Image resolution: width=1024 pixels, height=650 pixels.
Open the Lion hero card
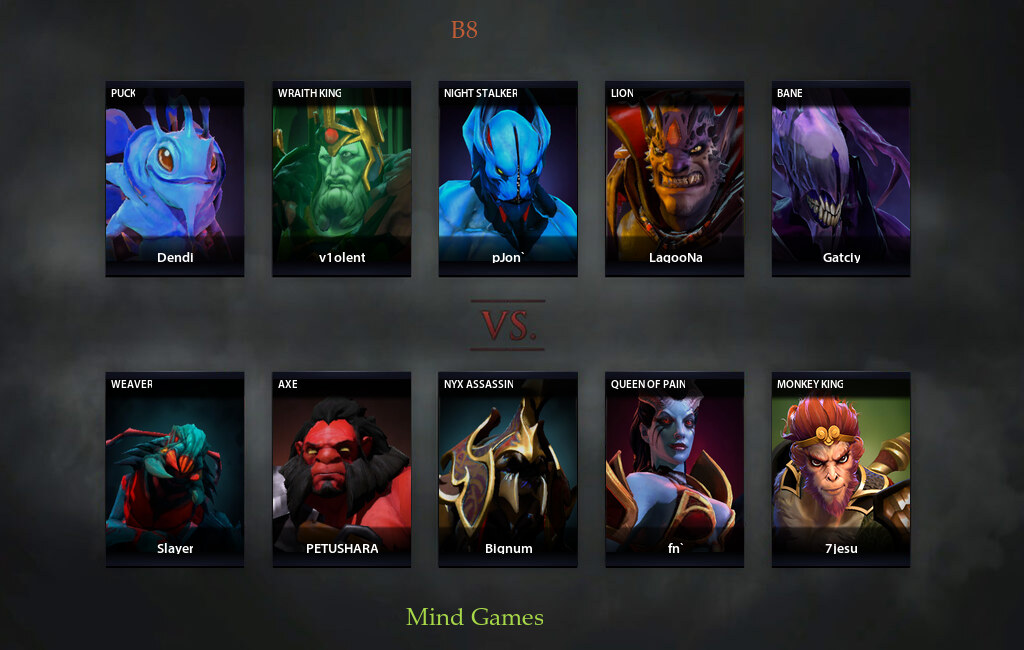click(x=674, y=179)
